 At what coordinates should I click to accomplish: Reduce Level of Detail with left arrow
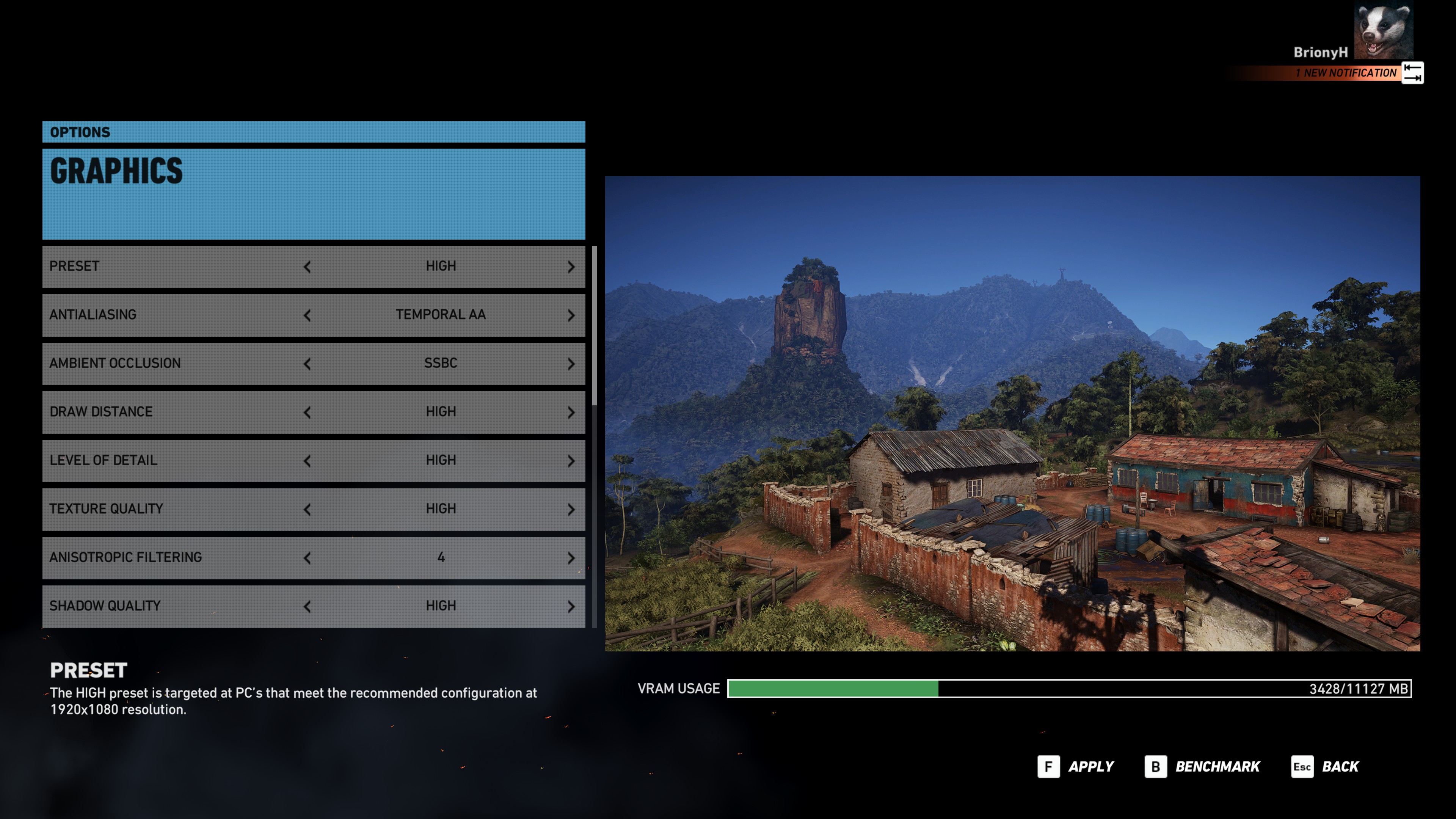pyautogui.click(x=307, y=461)
